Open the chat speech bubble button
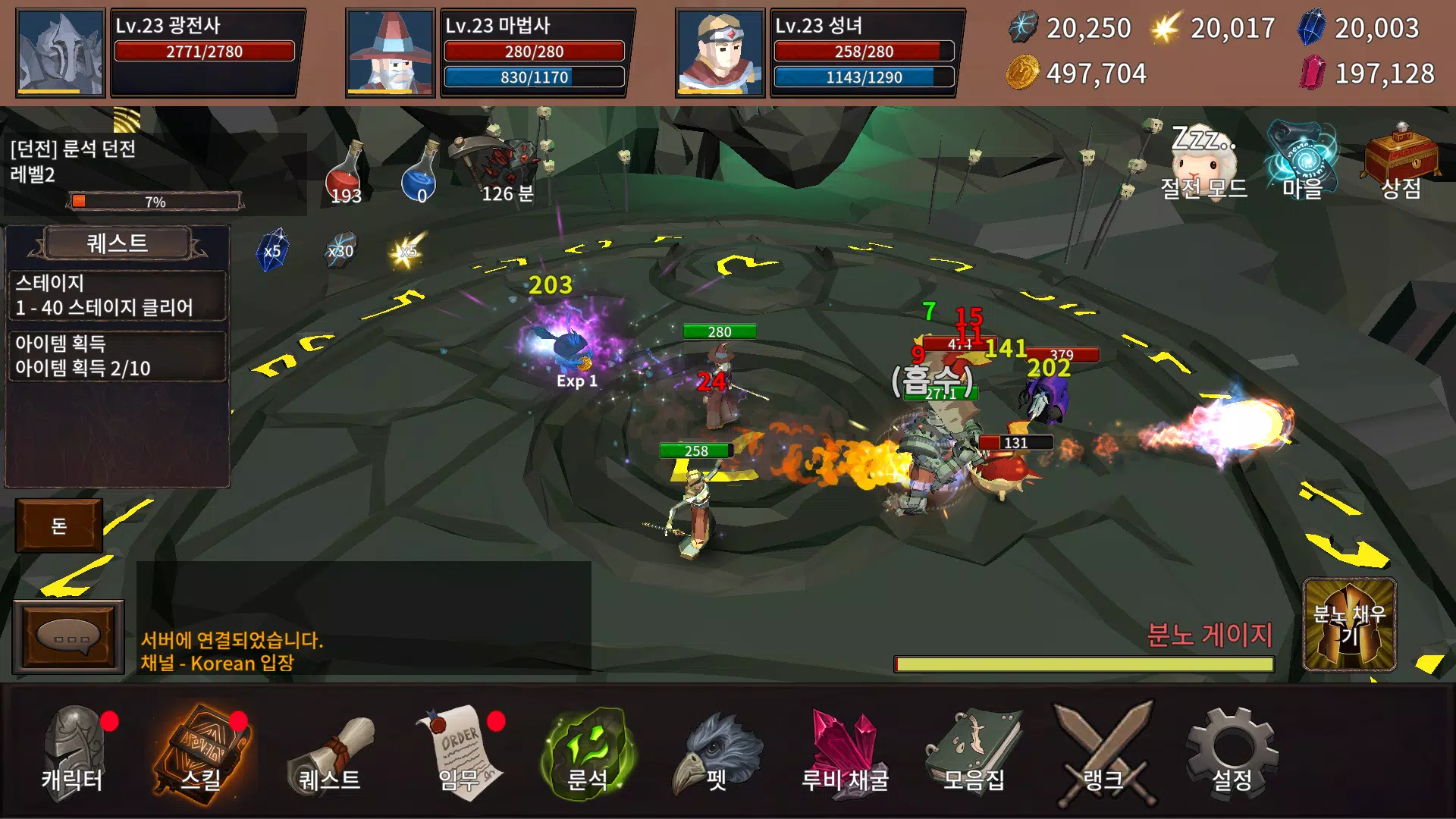 pyautogui.click(x=68, y=637)
